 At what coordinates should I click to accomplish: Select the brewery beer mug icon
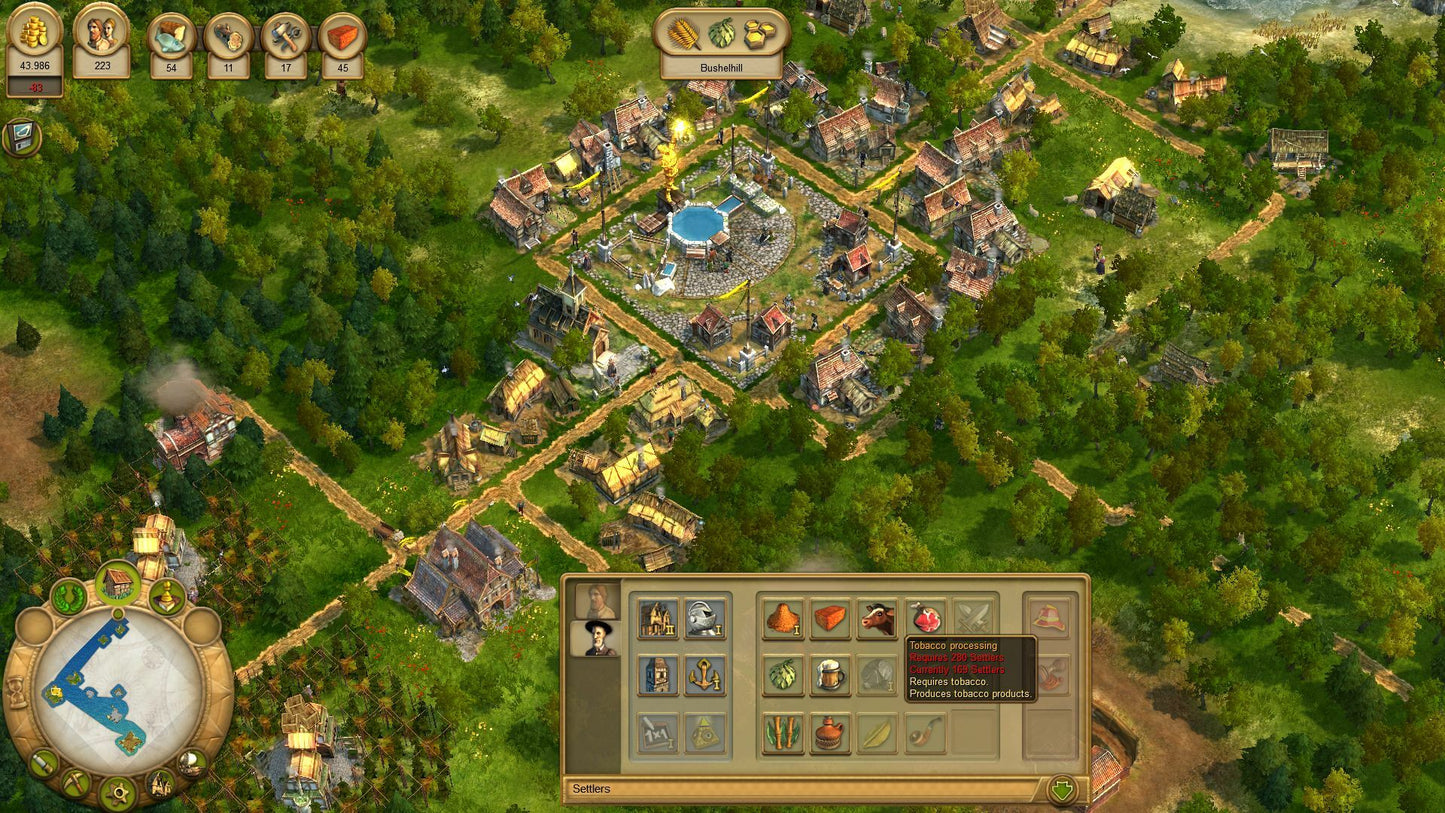pyautogui.click(x=830, y=674)
